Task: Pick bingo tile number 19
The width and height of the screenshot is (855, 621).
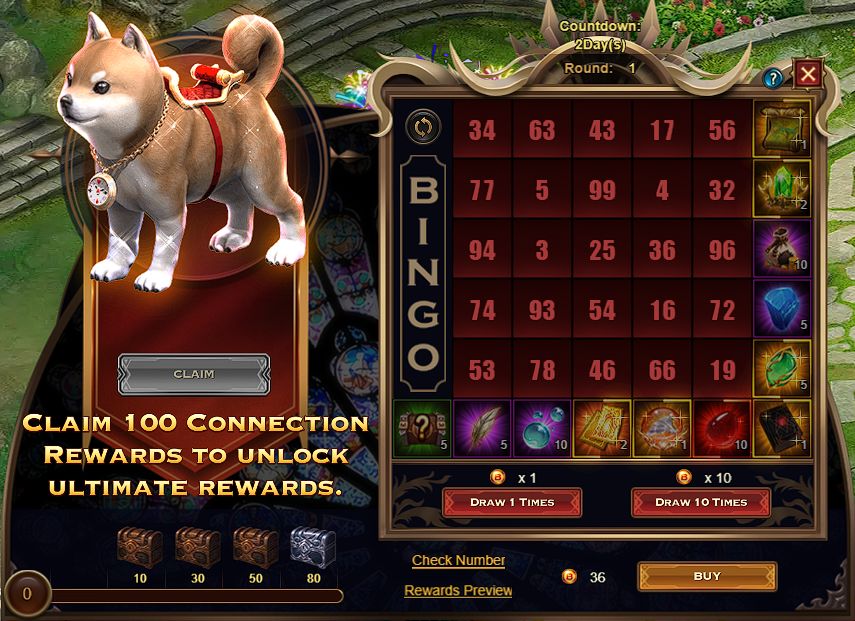Action: pyautogui.click(x=722, y=369)
